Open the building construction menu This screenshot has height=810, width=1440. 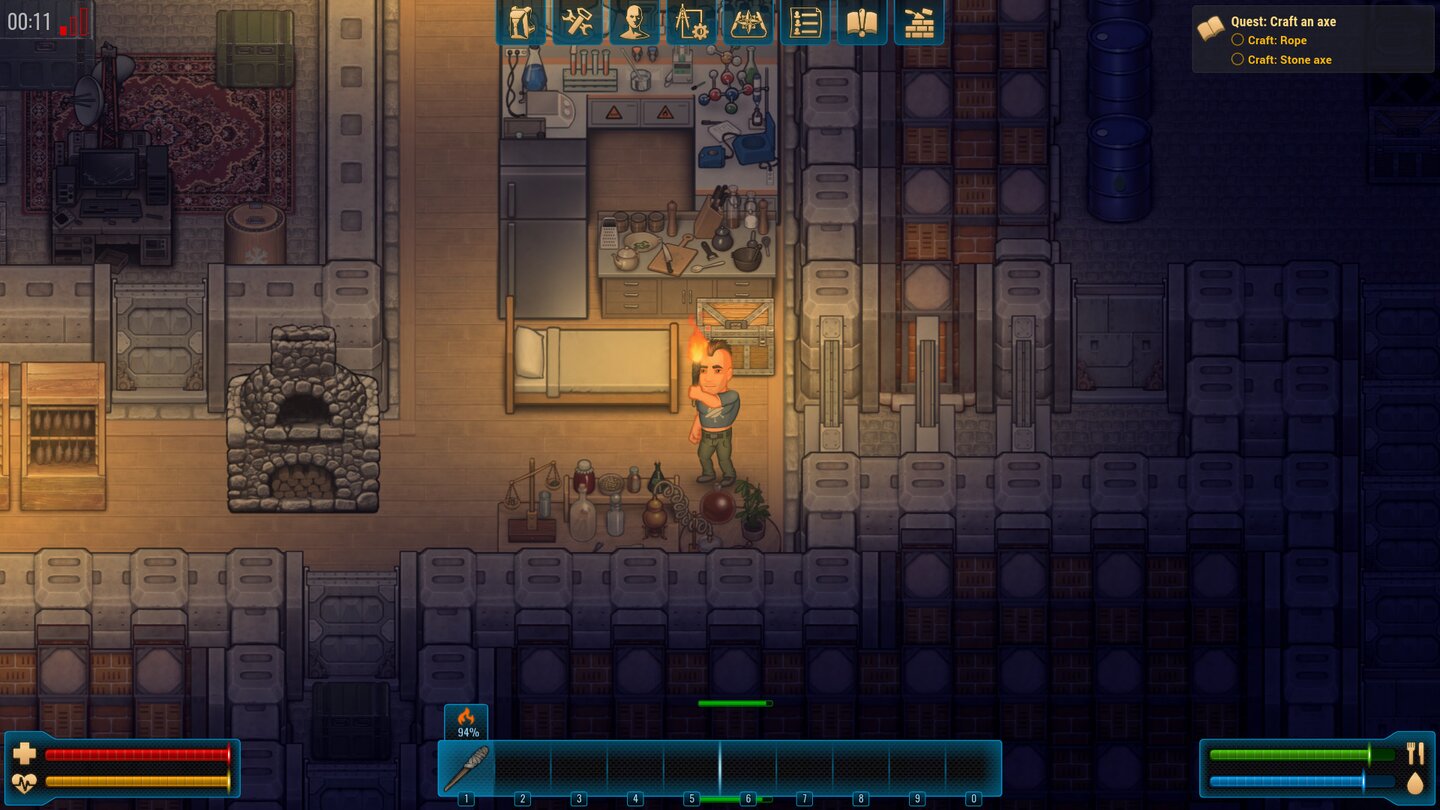tap(921, 22)
